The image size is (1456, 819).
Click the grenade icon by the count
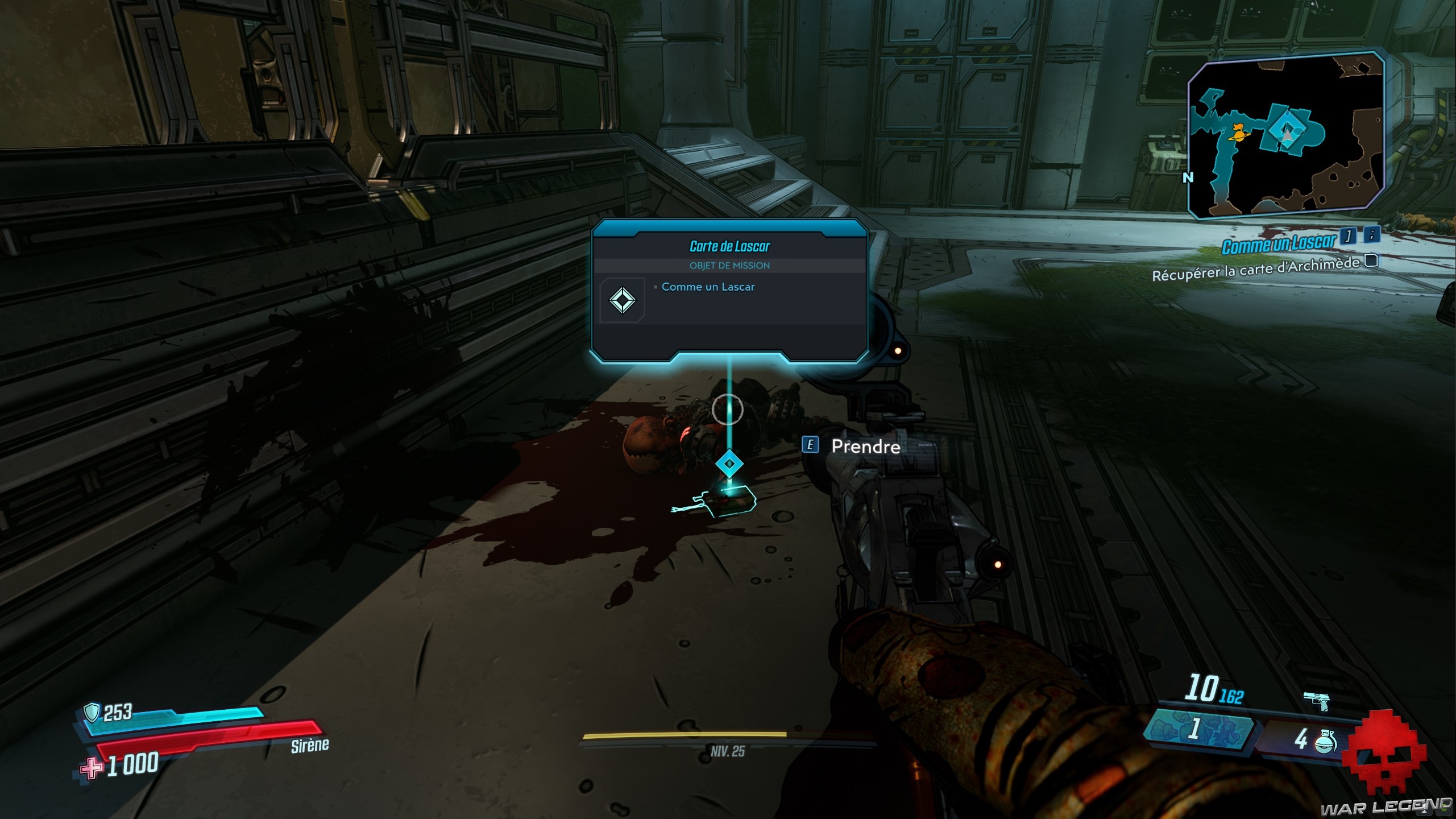point(1325,741)
